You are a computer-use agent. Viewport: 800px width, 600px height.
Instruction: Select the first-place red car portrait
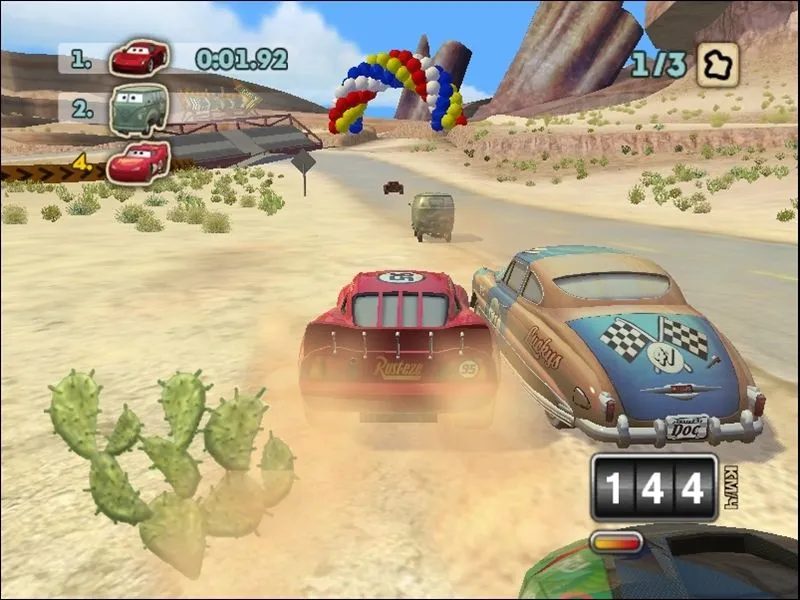click(138, 58)
